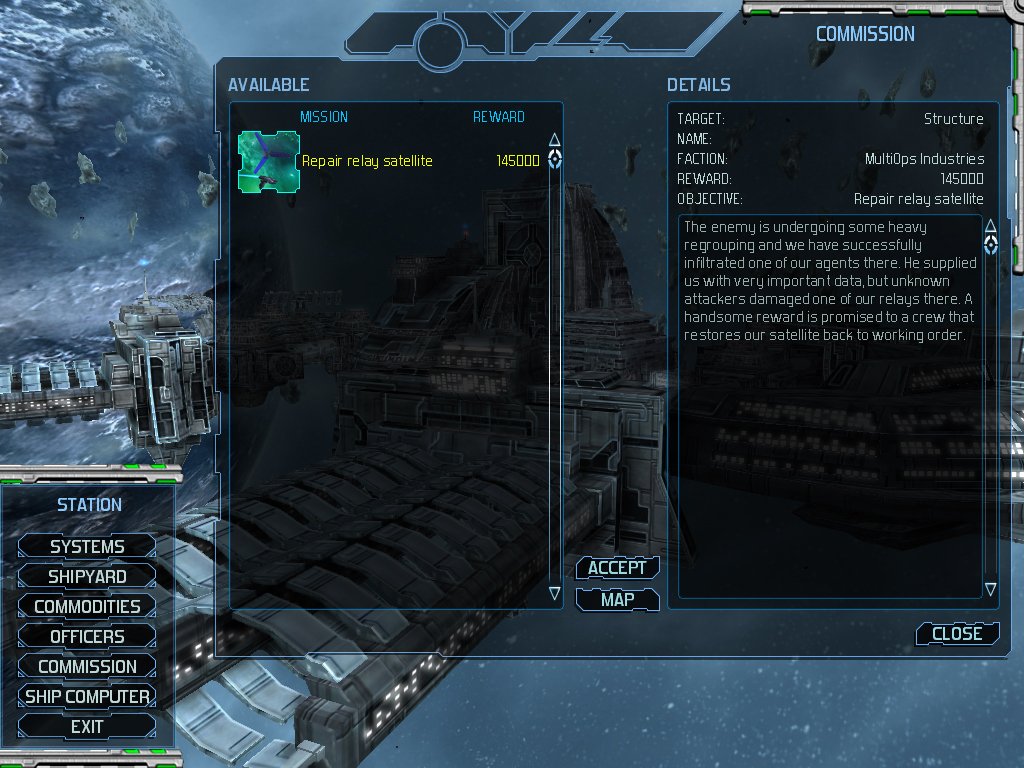Screen dimensions: 1024x768
Task: Accept the Repair relay satellite mission
Action: click(x=617, y=568)
